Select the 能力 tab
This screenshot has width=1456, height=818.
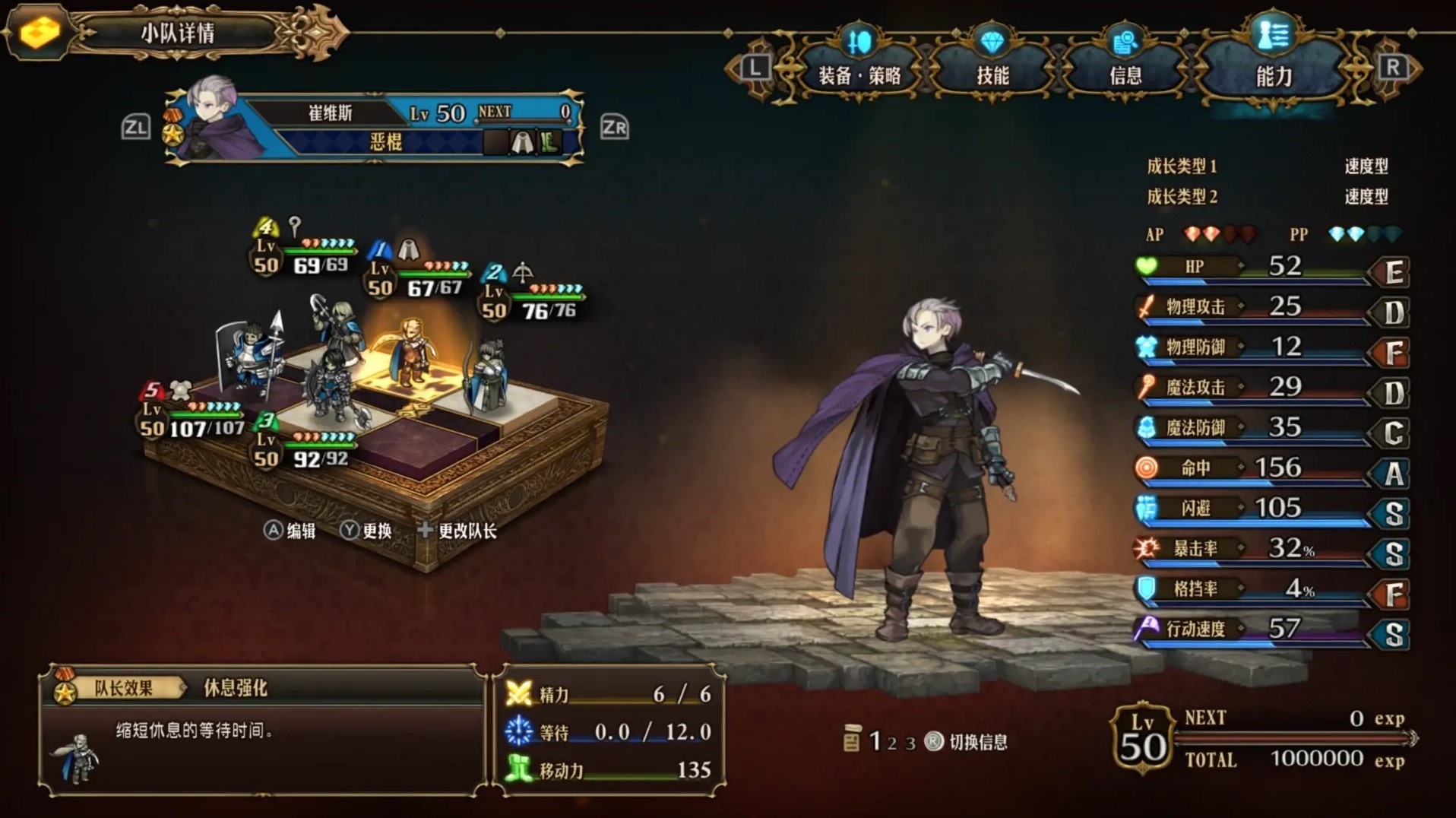point(1273,75)
